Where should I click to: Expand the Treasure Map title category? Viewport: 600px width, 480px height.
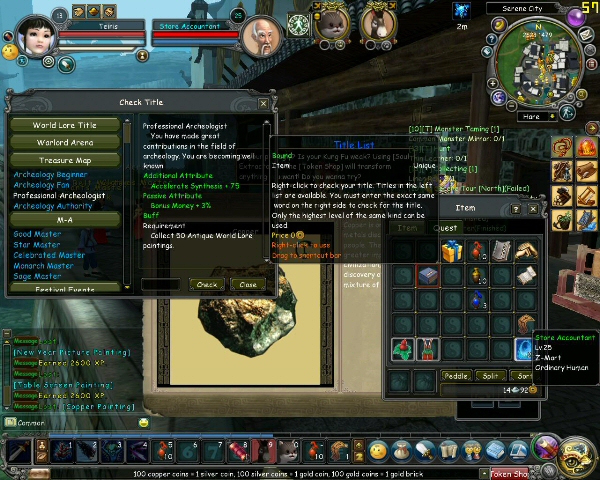[x=65, y=160]
